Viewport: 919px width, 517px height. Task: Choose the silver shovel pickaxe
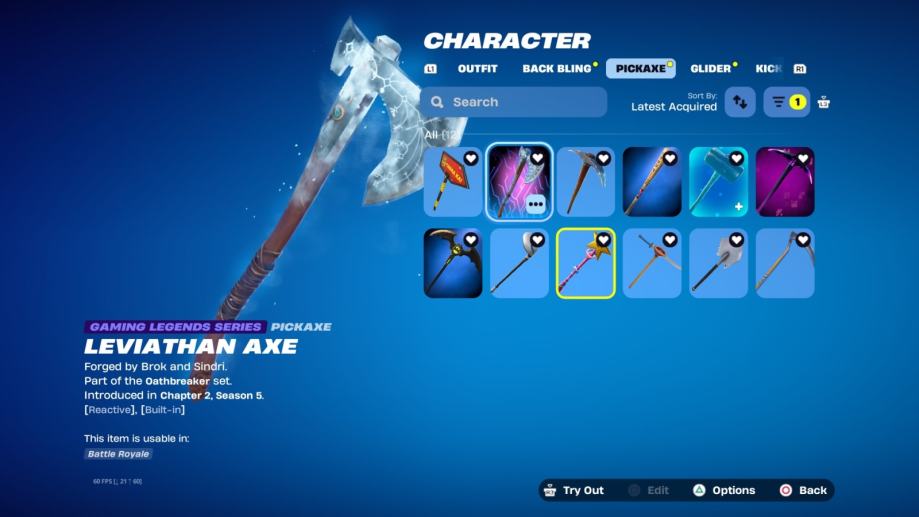click(x=718, y=263)
